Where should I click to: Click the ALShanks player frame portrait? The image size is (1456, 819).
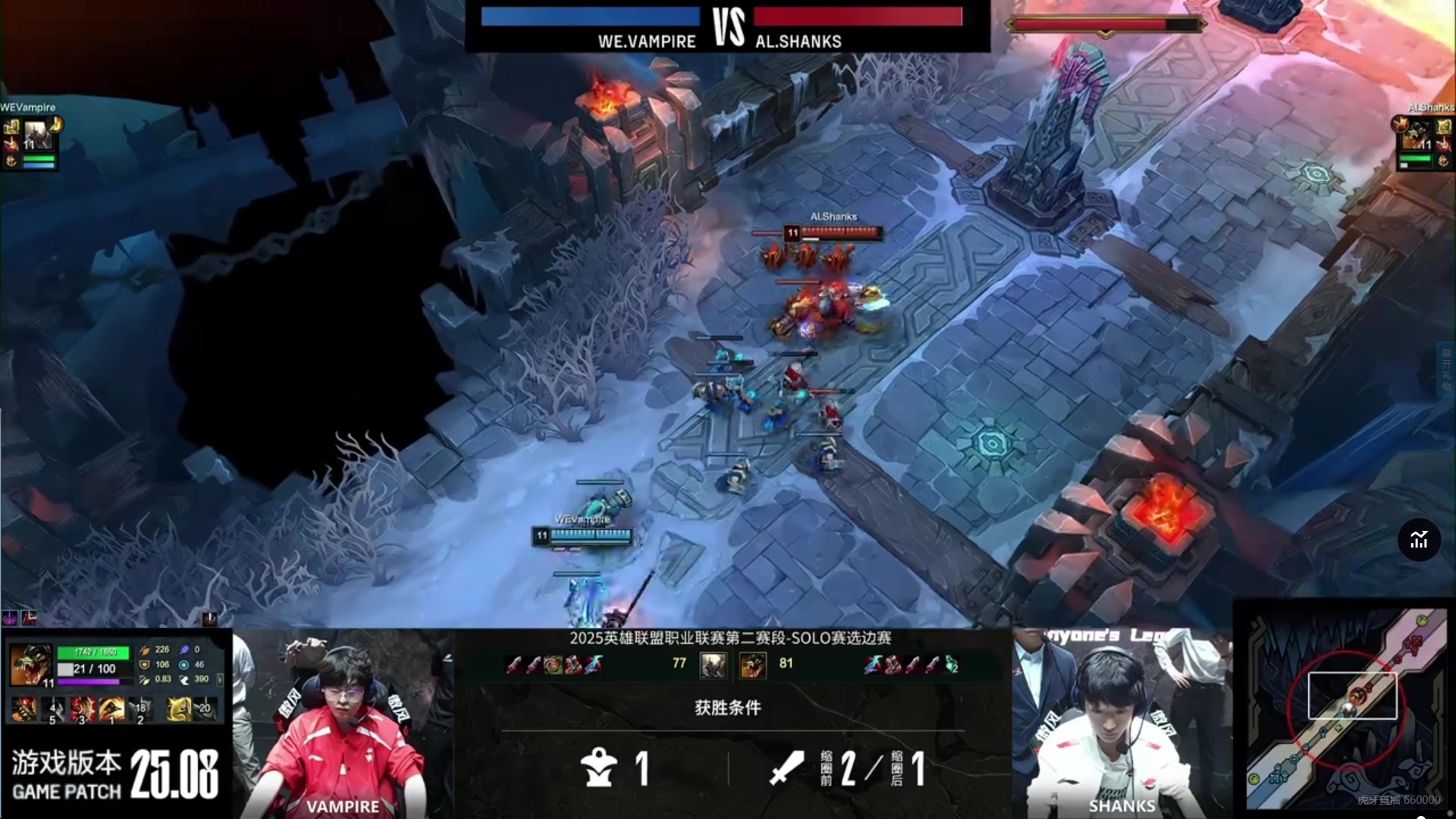(1417, 136)
